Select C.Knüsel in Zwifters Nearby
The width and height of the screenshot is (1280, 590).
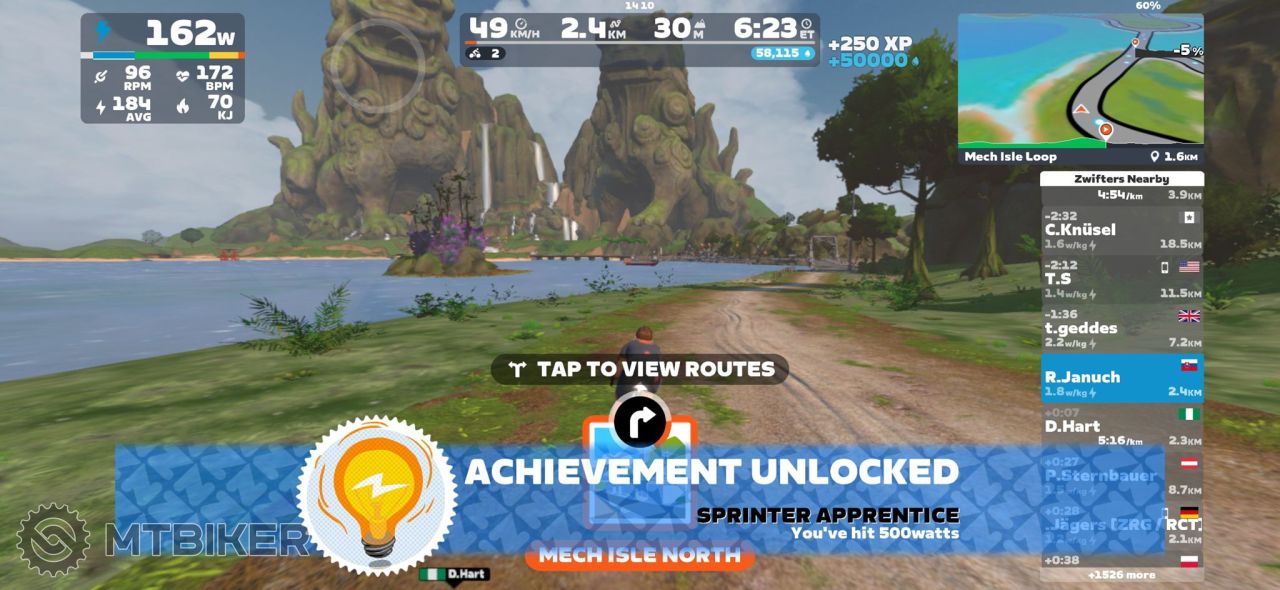coord(1121,230)
